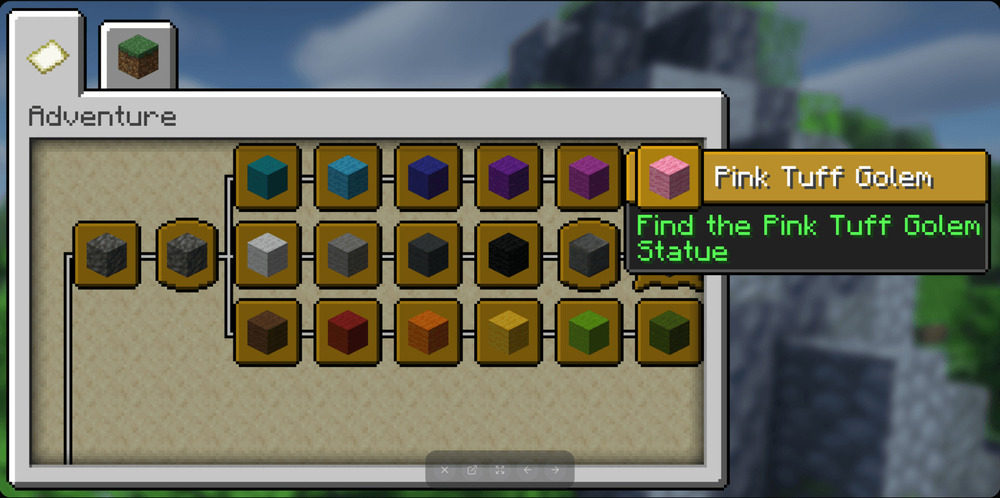This screenshot has height=498, width=1000.
Task: Choose the cyan wool block advancement
Action: [x=267, y=178]
